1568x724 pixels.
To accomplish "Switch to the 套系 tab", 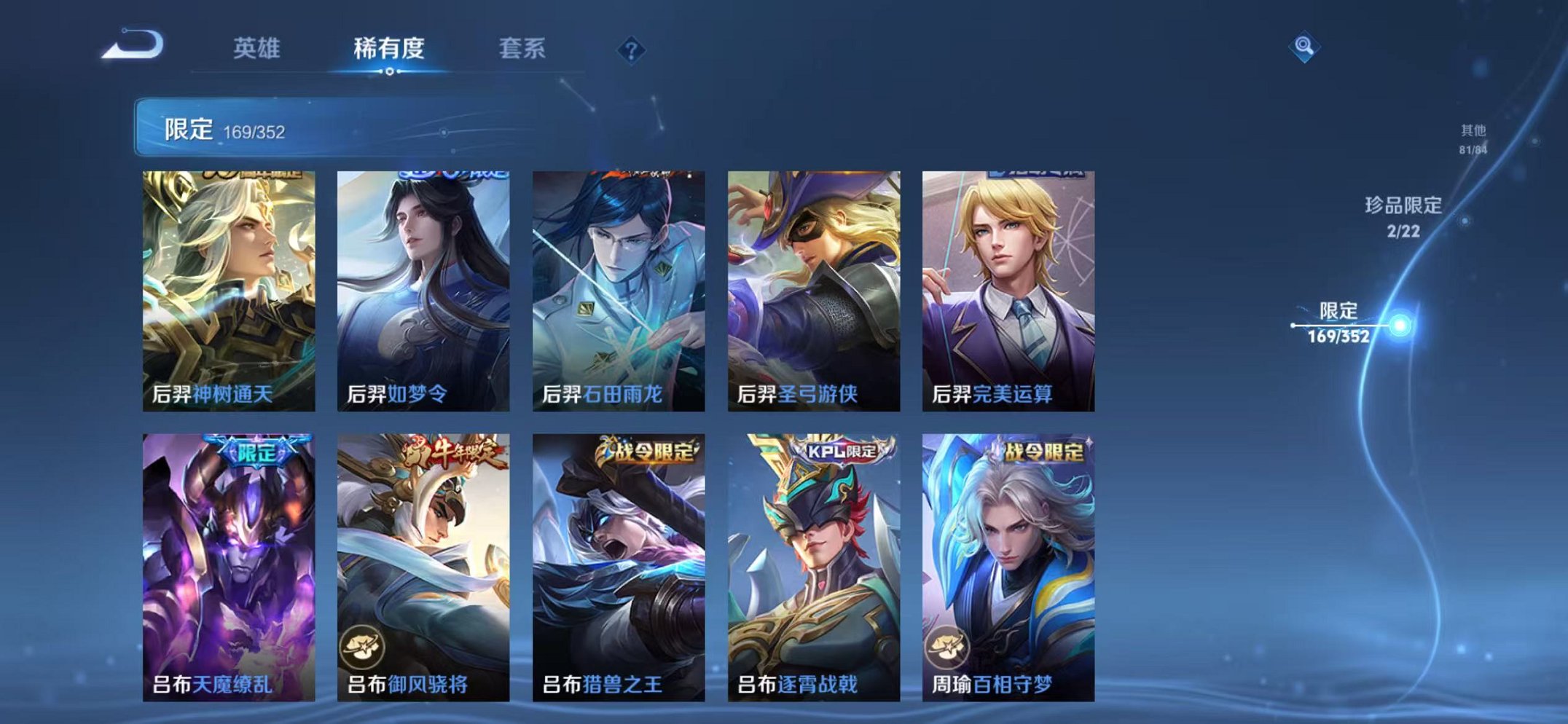I will point(523,45).
